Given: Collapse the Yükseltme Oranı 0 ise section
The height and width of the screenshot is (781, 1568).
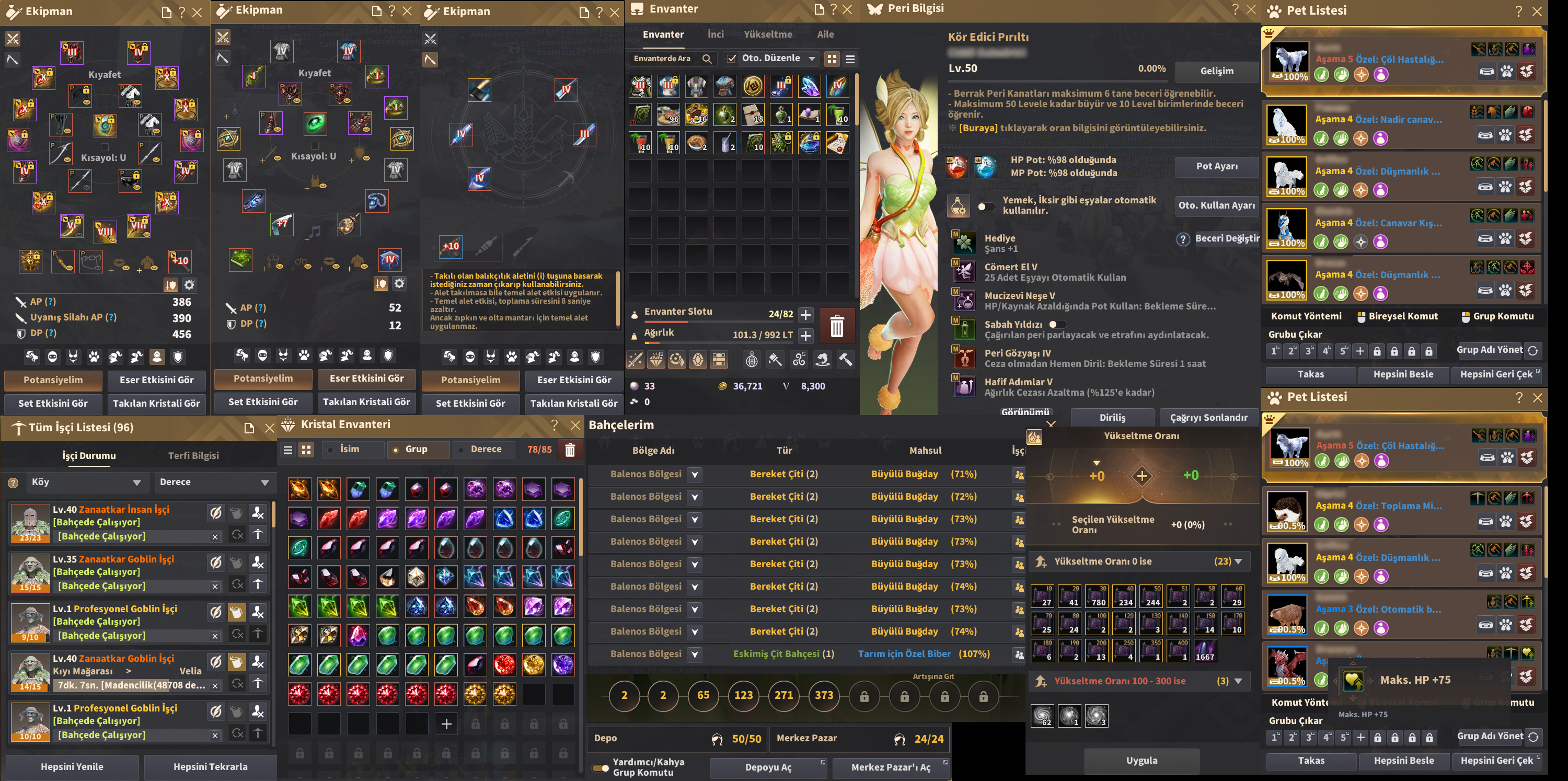Looking at the screenshot, I should tap(1240, 561).
